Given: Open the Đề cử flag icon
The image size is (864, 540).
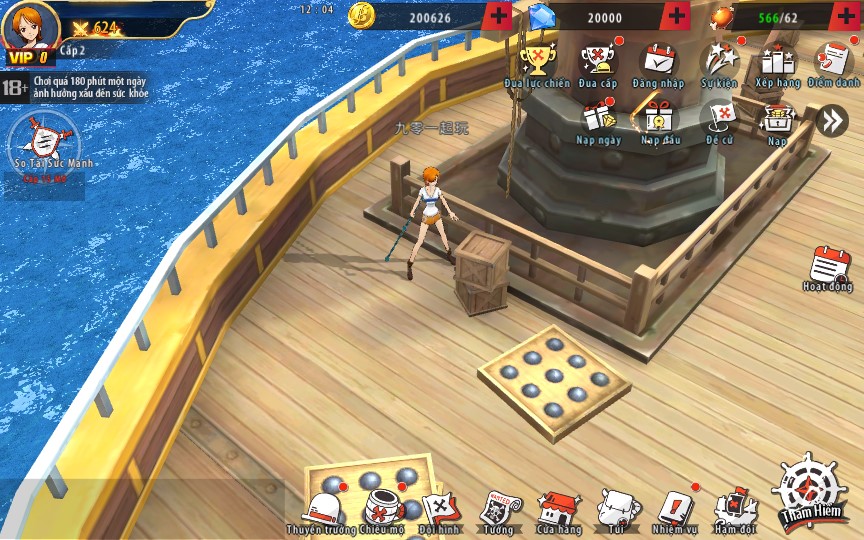Looking at the screenshot, I should tap(719, 119).
